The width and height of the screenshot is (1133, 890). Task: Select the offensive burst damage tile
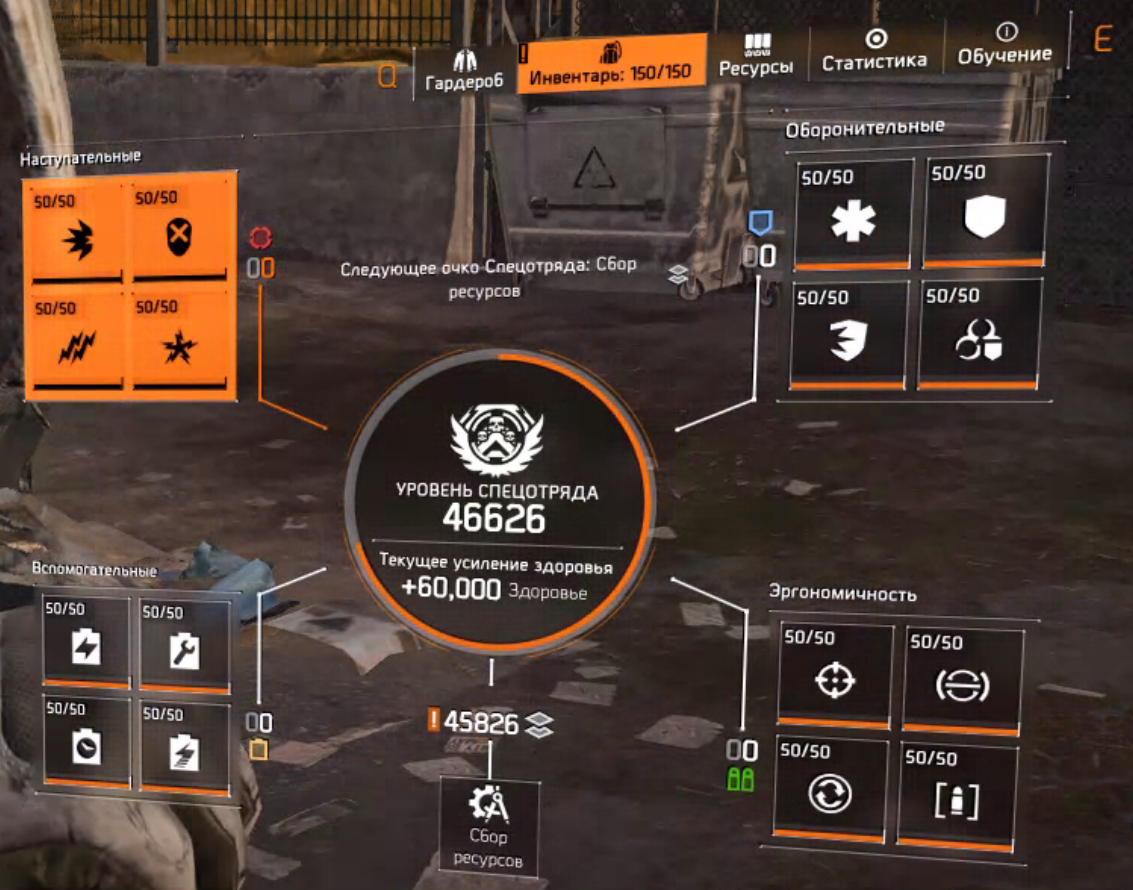pos(77,232)
